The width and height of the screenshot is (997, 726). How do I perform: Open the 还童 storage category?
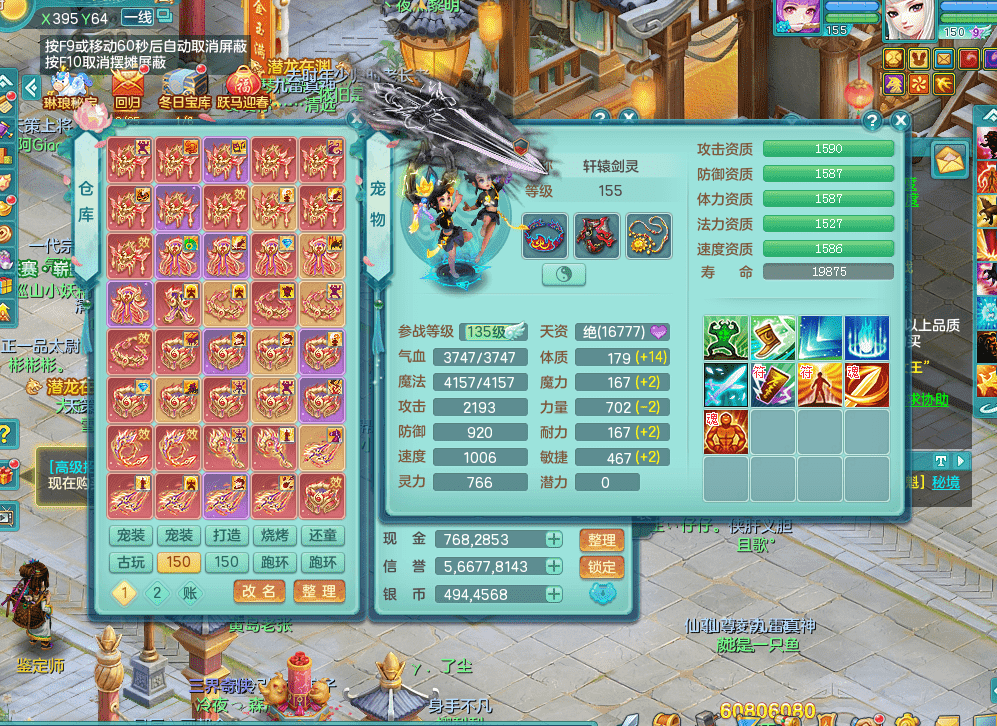coord(323,536)
